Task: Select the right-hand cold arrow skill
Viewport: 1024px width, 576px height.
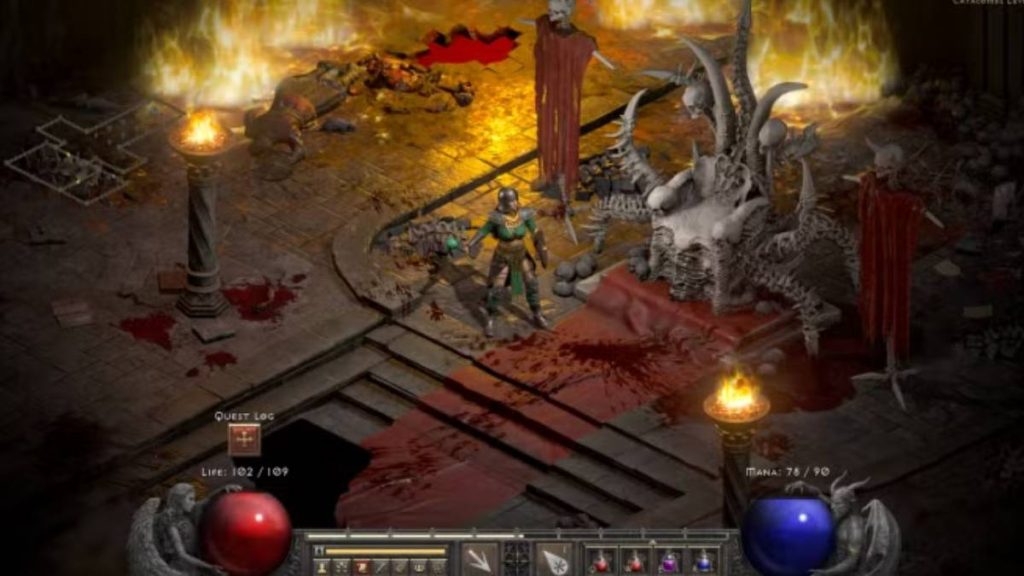Action: 553,560
